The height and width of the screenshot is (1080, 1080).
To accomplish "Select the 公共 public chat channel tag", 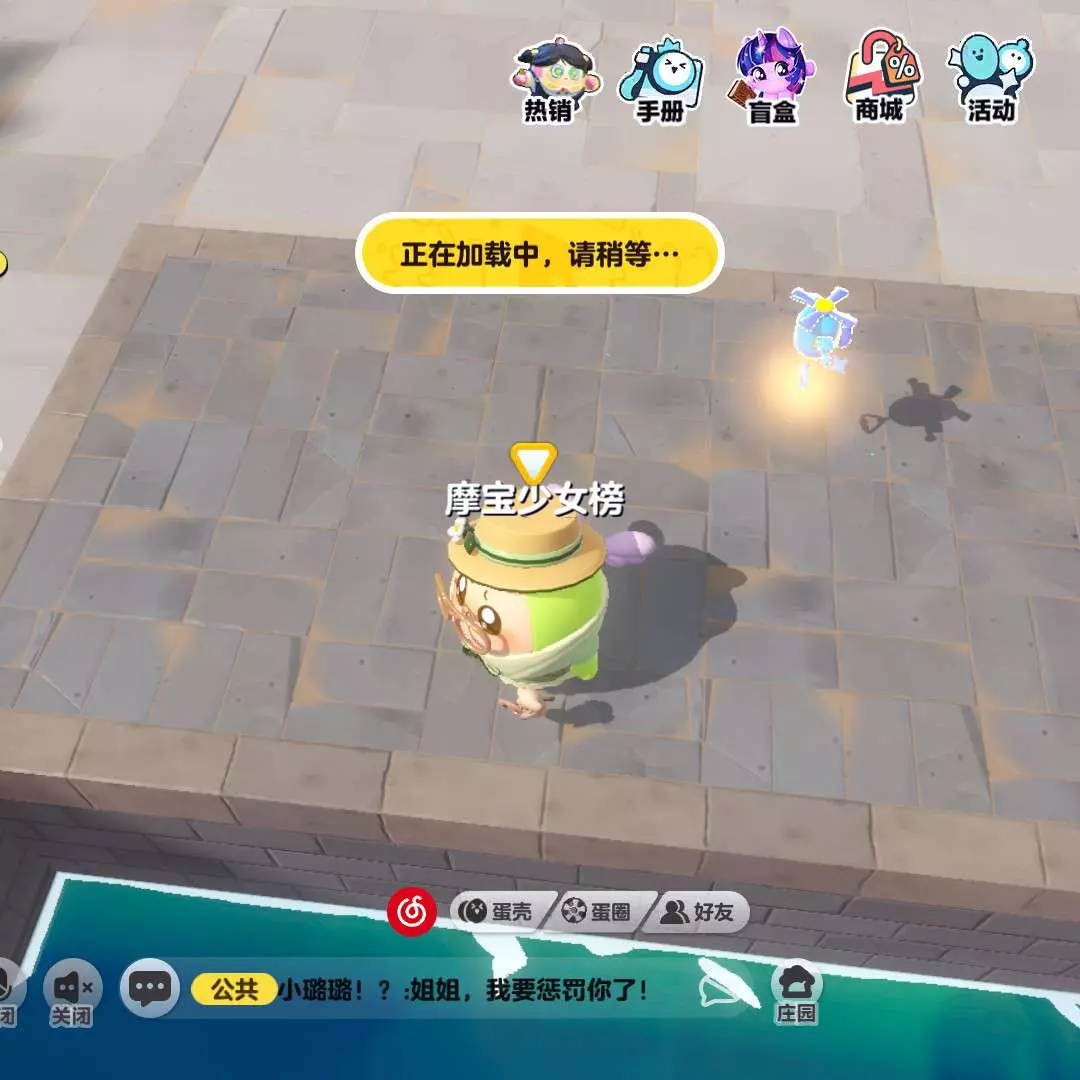I will point(234,990).
